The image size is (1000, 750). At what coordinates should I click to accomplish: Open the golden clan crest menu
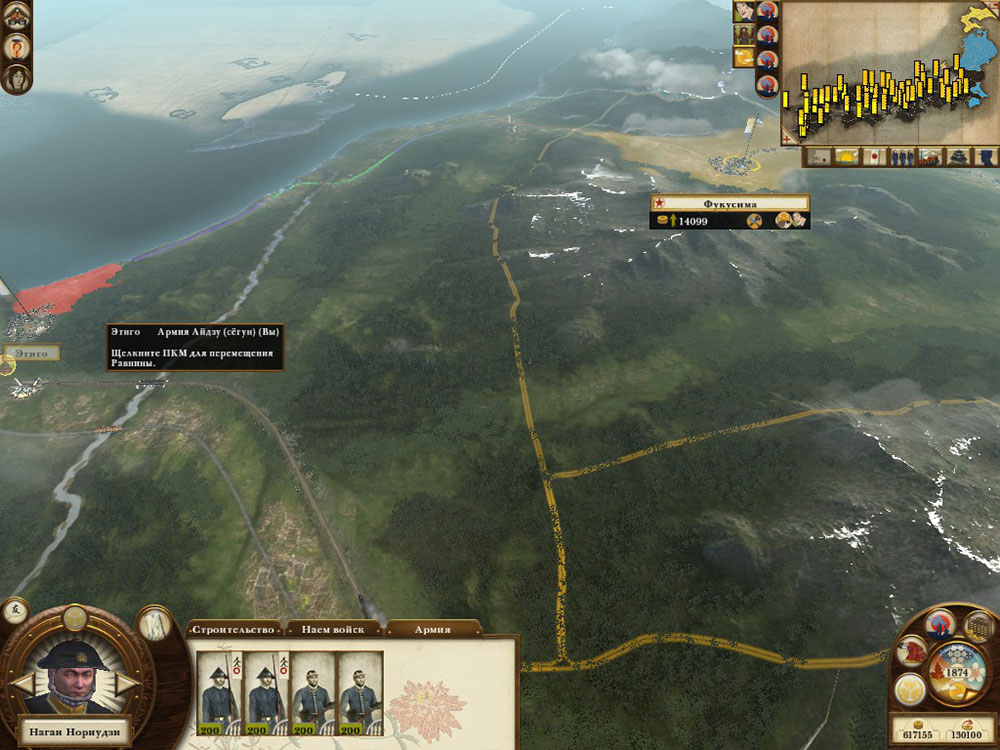[x=912, y=688]
